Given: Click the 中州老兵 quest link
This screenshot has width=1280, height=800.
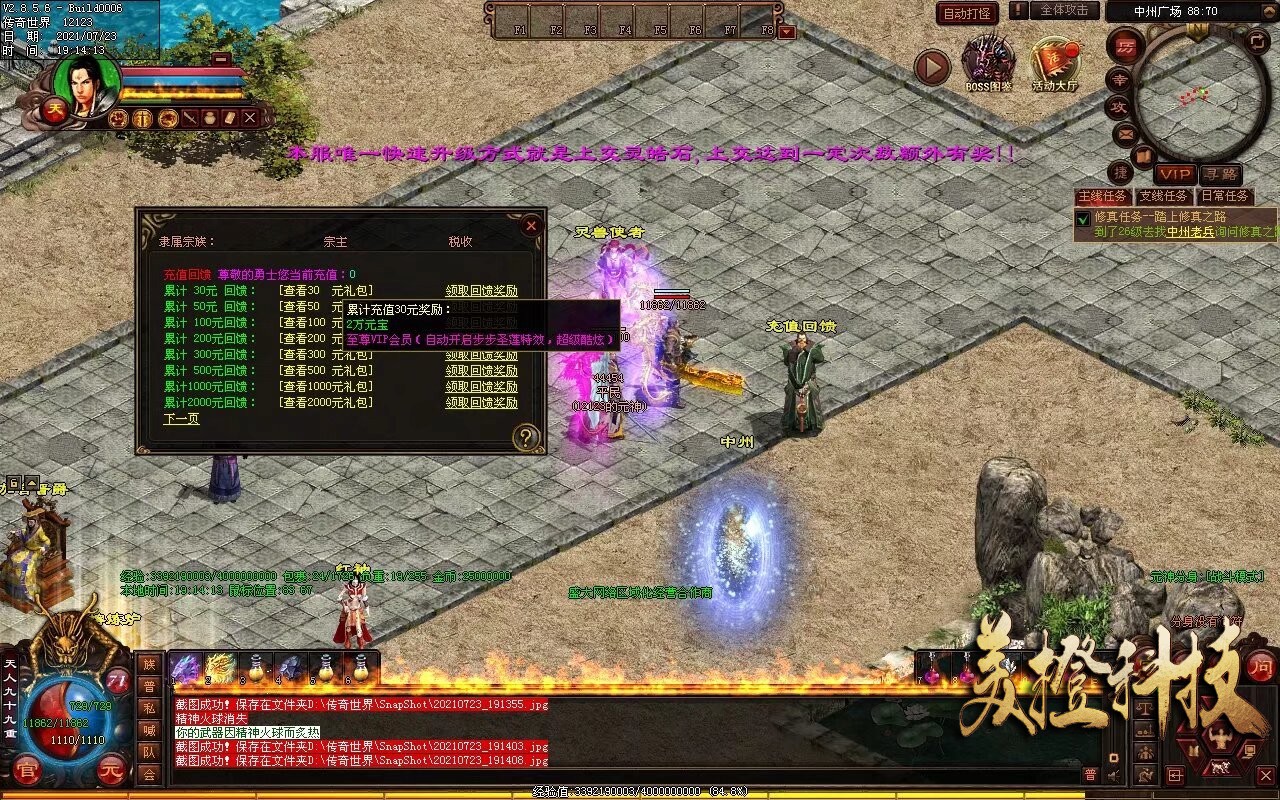Looking at the screenshot, I should [1188, 232].
